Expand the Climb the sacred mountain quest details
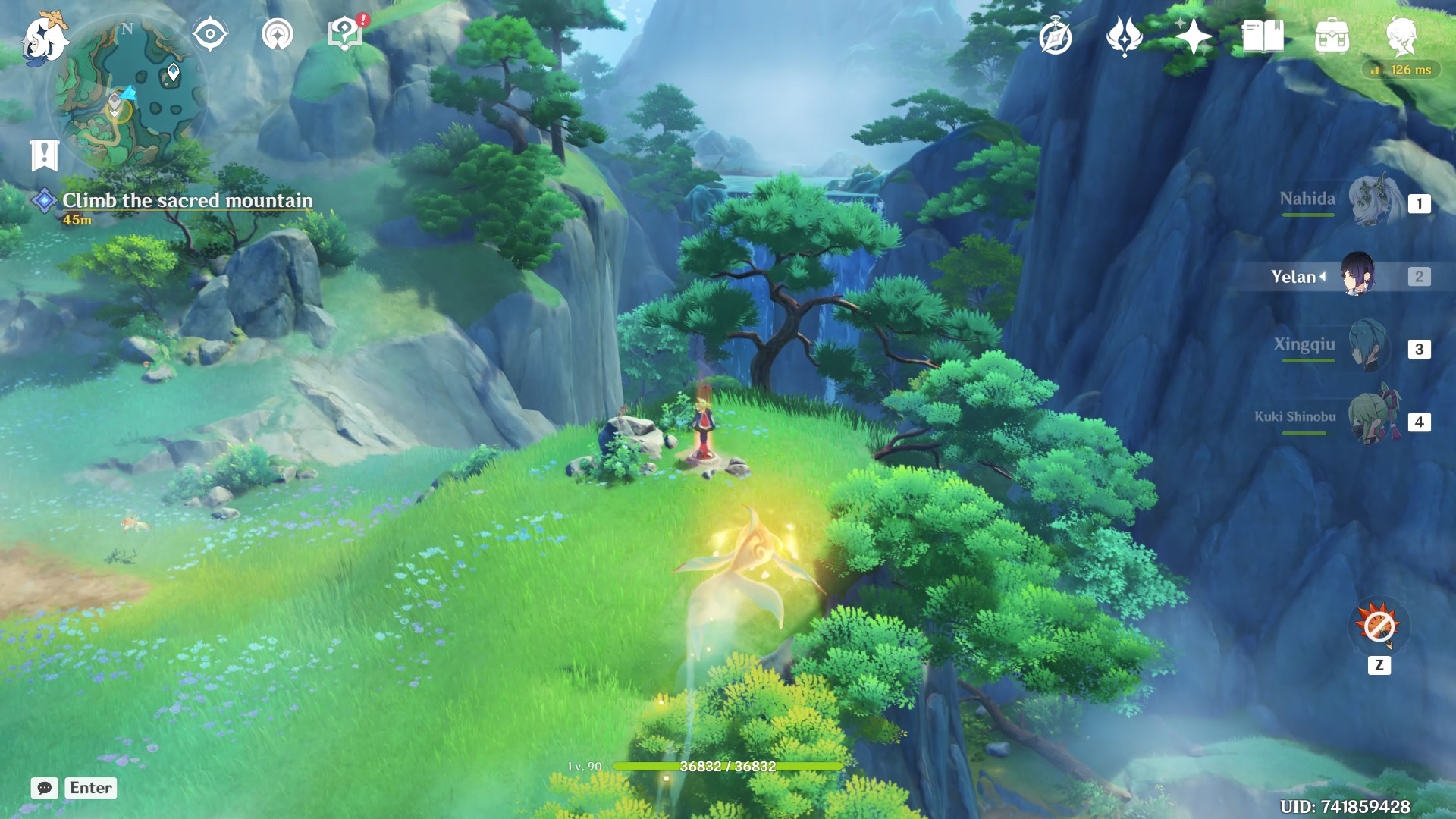Image resolution: width=1456 pixels, height=819 pixels. pos(187,201)
